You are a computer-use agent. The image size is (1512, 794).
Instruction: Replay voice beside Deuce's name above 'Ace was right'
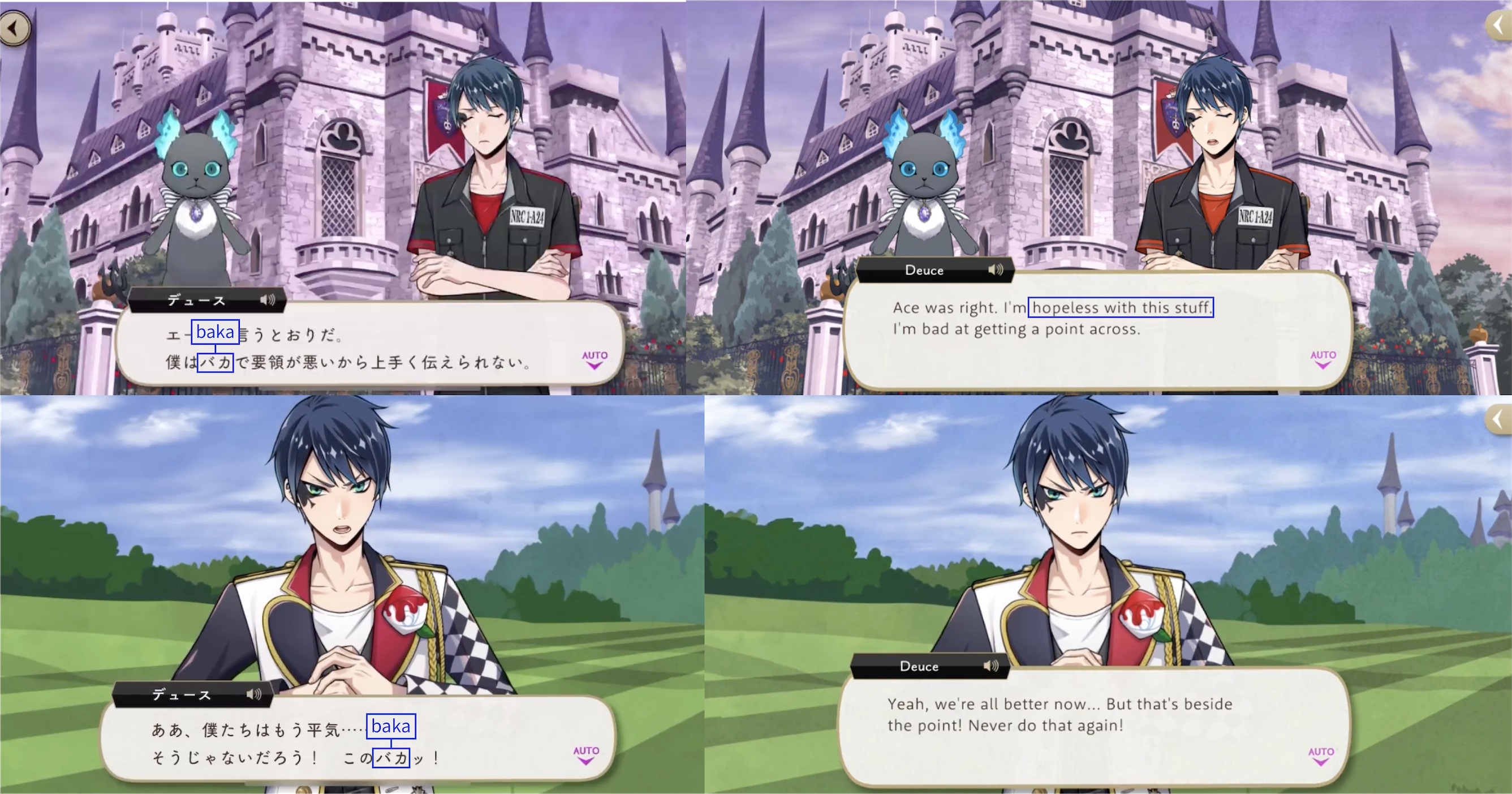pos(995,270)
